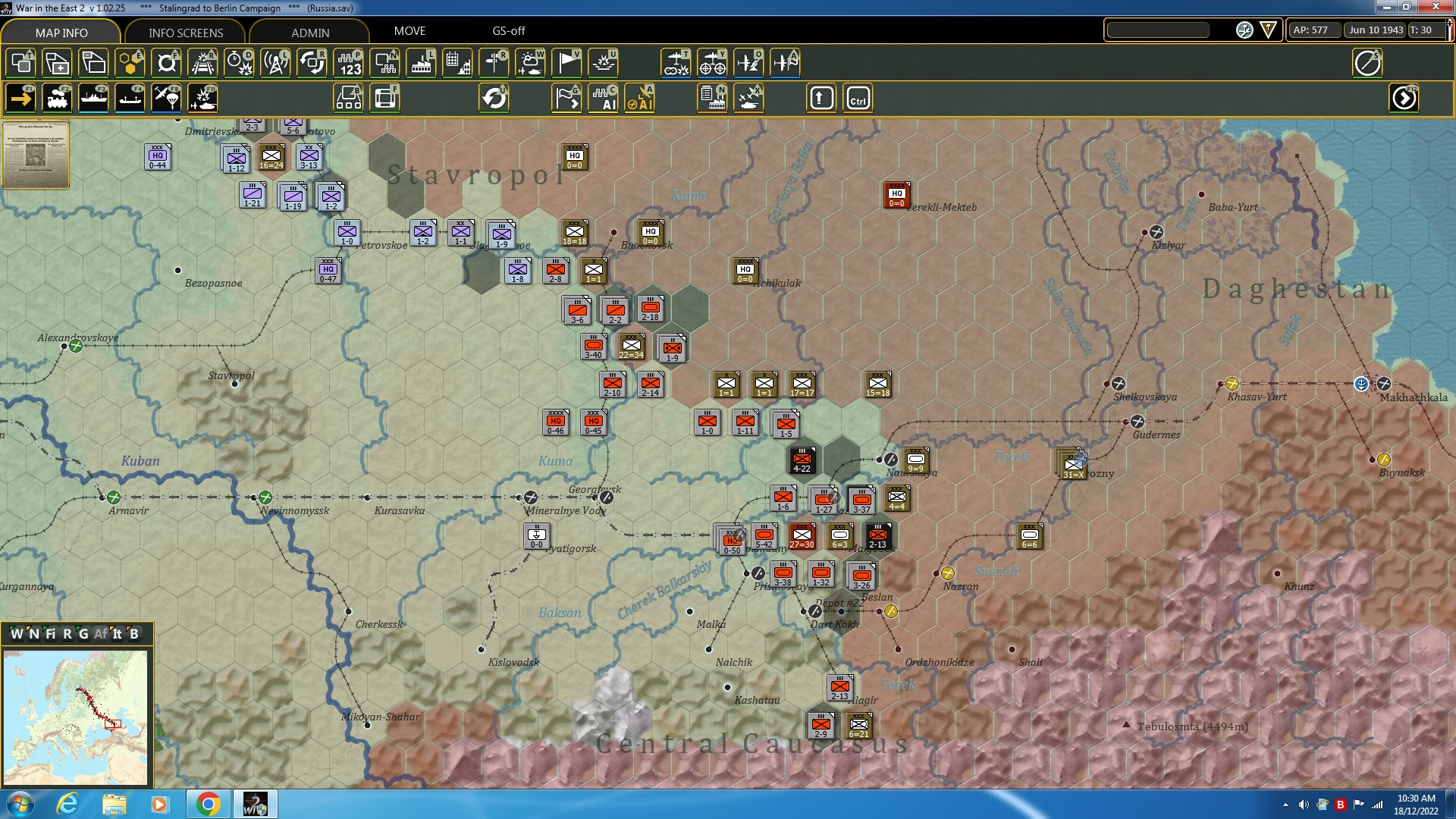This screenshot has height=819, width=1456.
Task: Click the rail damage display icon
Action: point(202,63)
